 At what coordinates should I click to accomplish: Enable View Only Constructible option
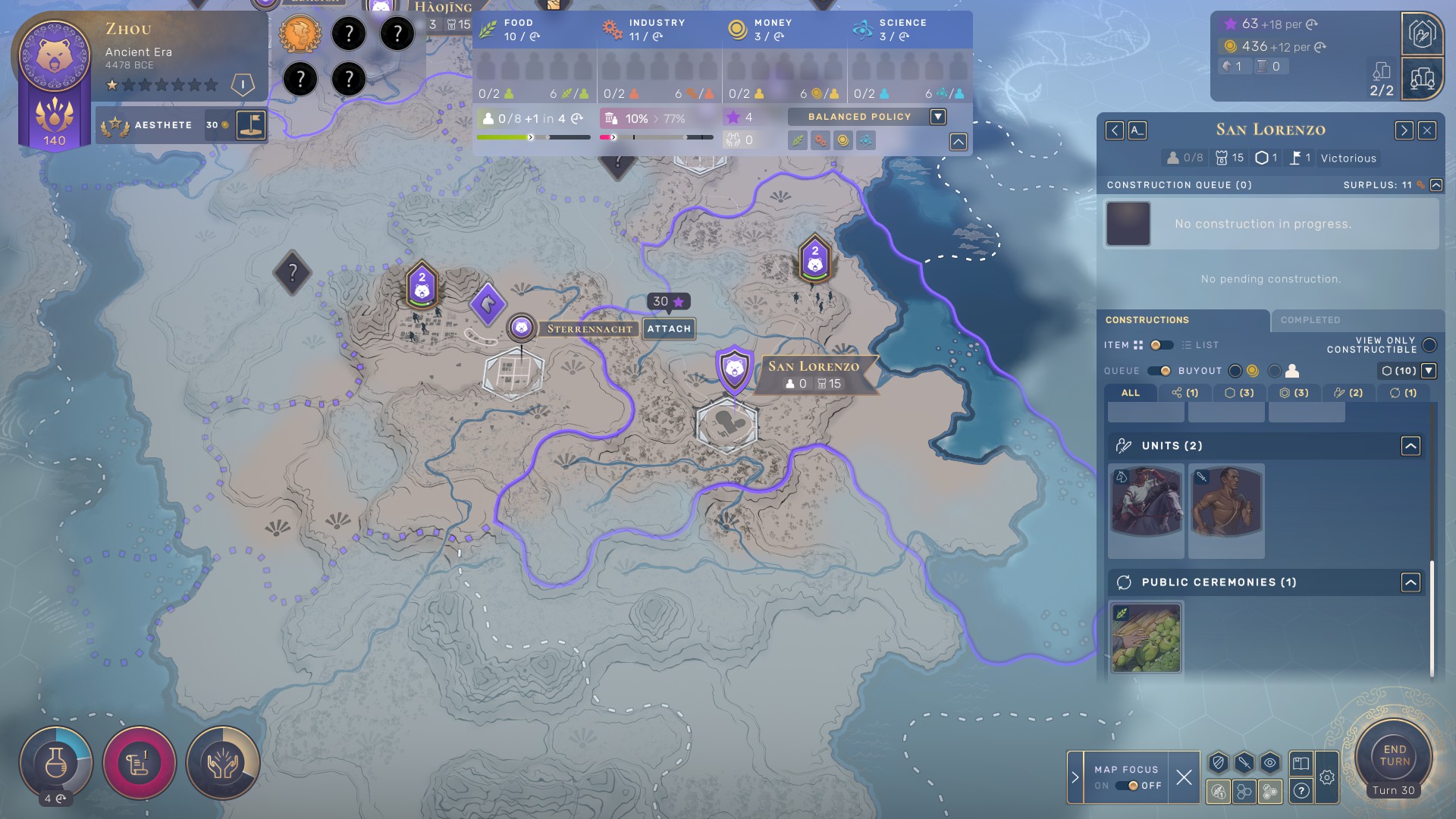[x=1429, y=346]
